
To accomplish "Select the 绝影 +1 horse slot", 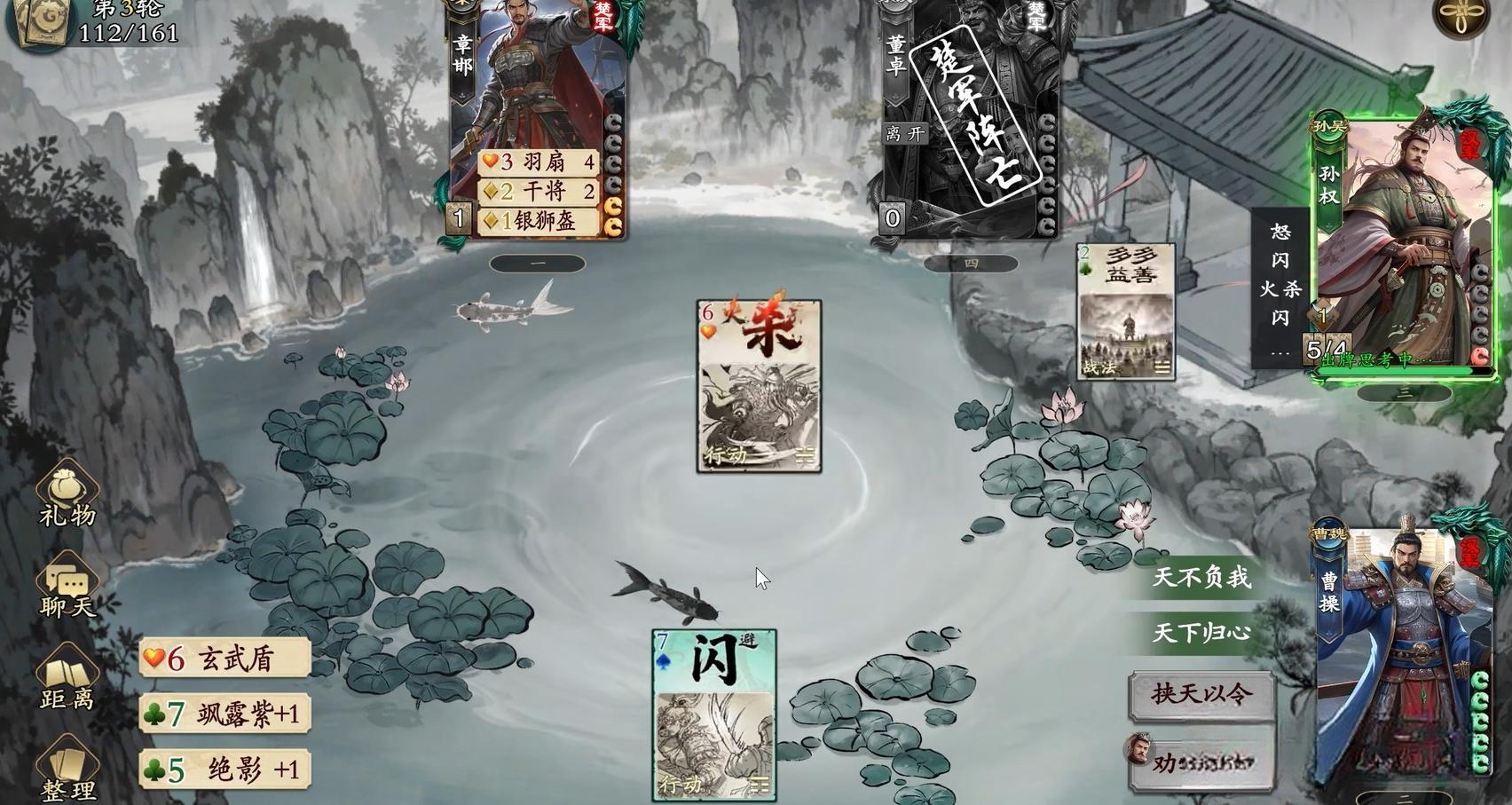I will click(x=224, y=769).
